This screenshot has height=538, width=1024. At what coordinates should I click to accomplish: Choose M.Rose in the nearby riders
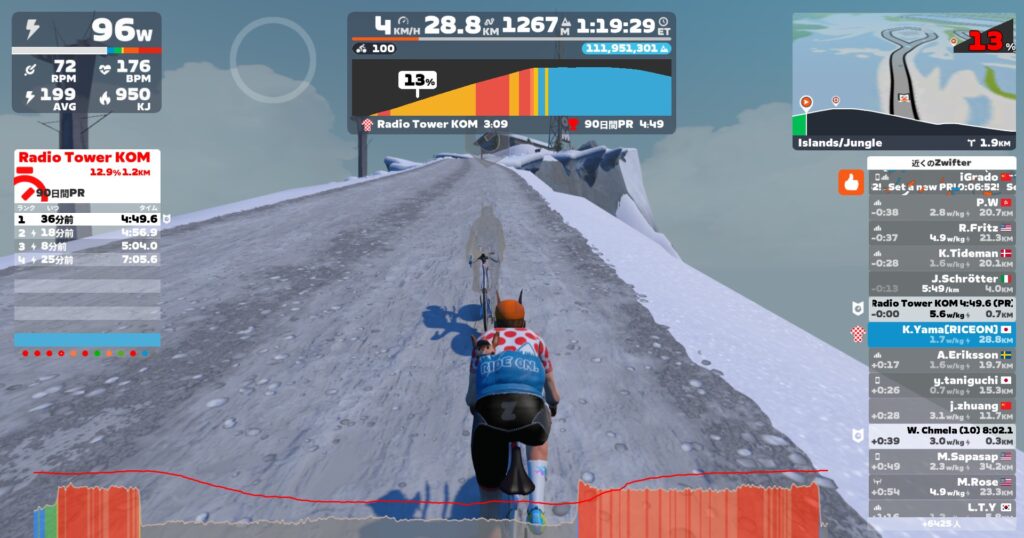pyautogui.click(x=940, y=486)
